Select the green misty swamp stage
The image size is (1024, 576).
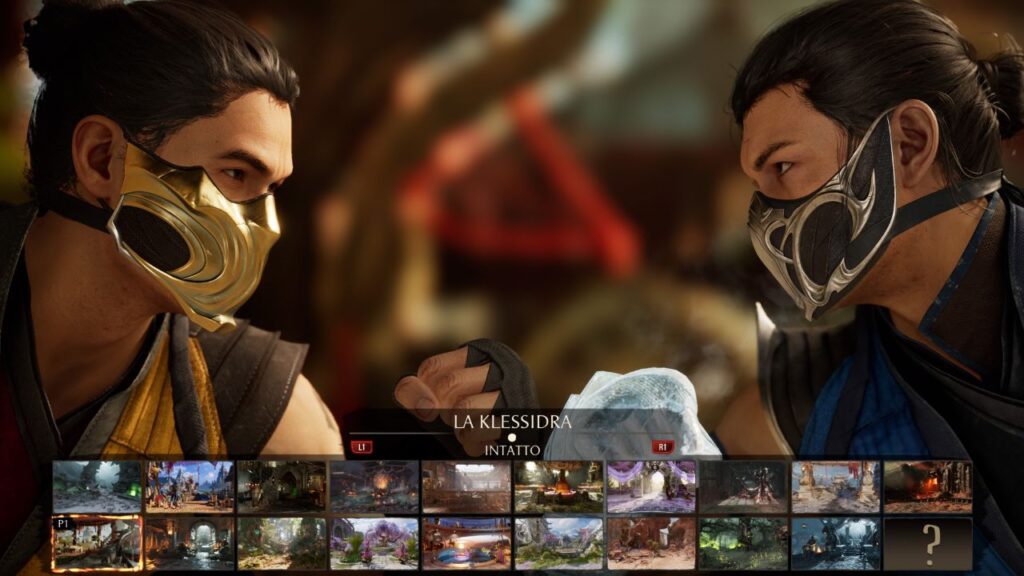coord(743,543)
